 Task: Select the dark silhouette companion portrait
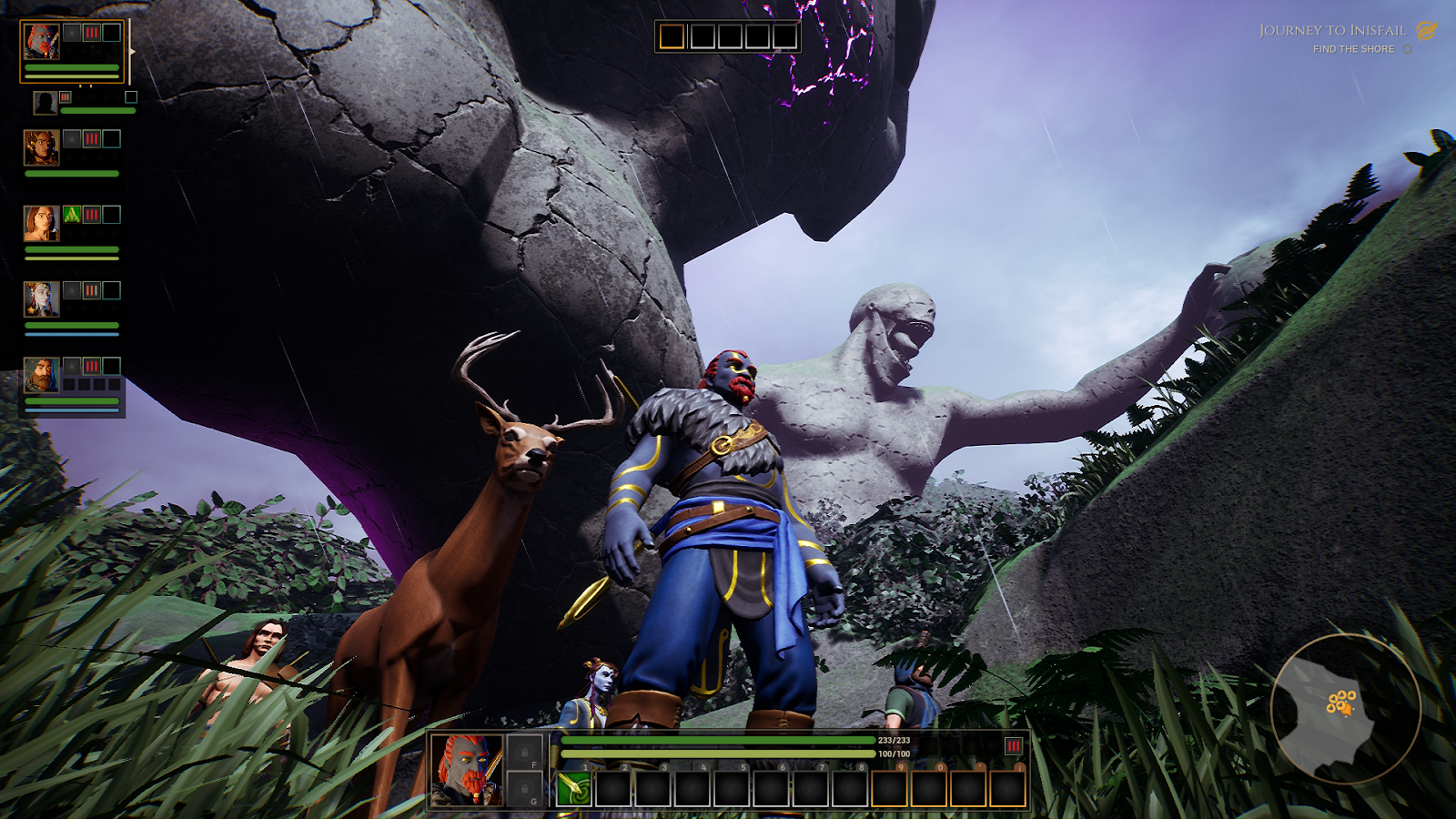click(x=45, y=103)
